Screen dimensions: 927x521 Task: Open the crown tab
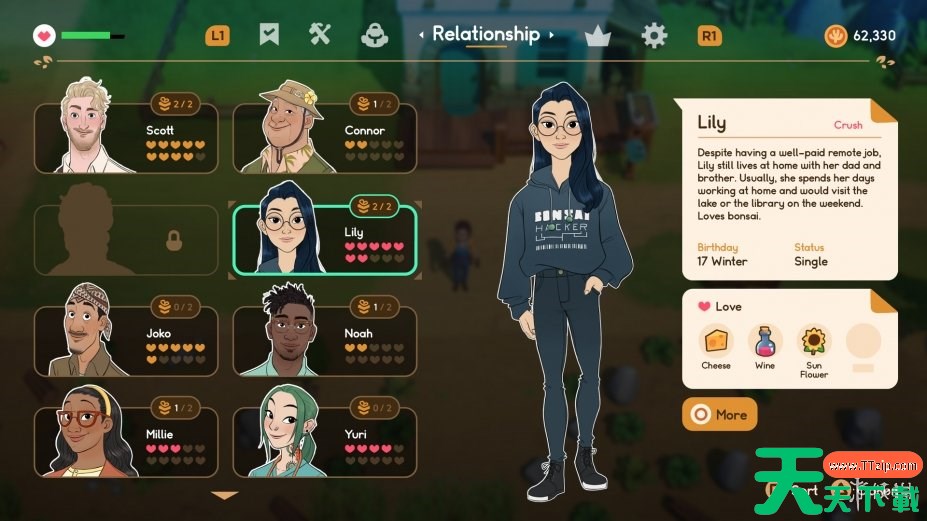coord(598,36)
